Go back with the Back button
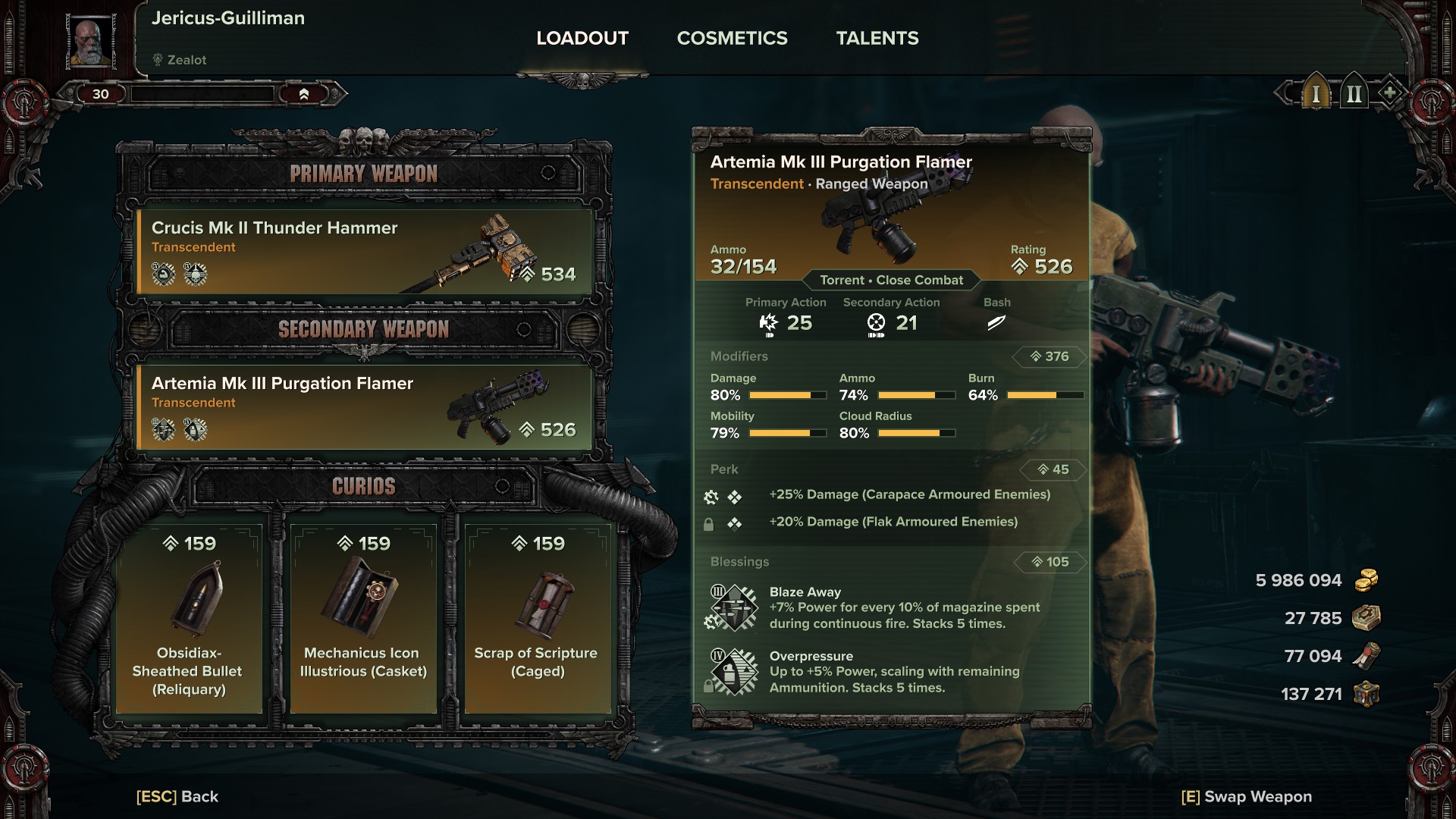The width and height of the screenshot is (1456, 819). (x=177, y=796)
